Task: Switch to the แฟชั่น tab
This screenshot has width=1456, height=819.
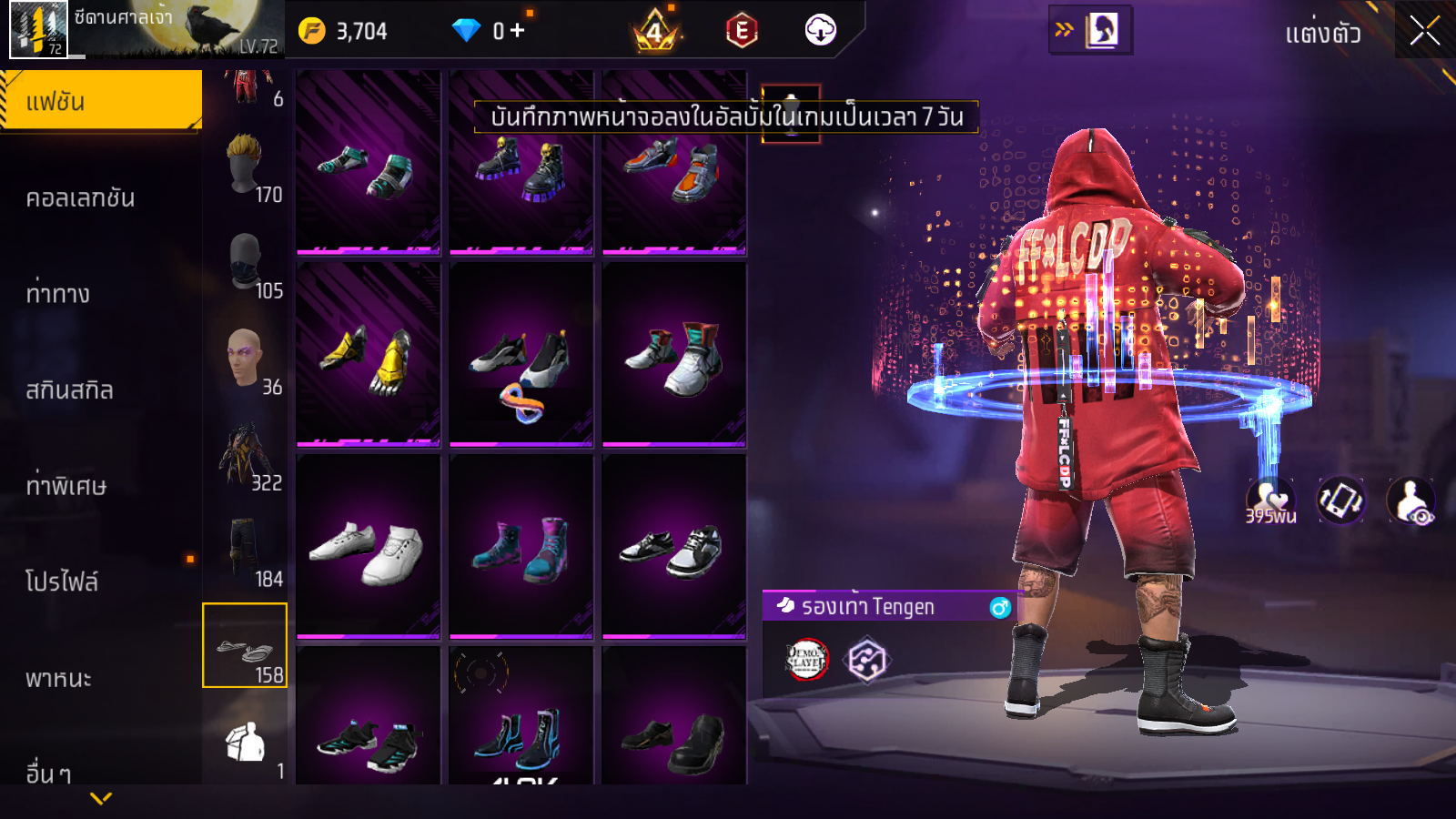Action: [x=101, y=101]
